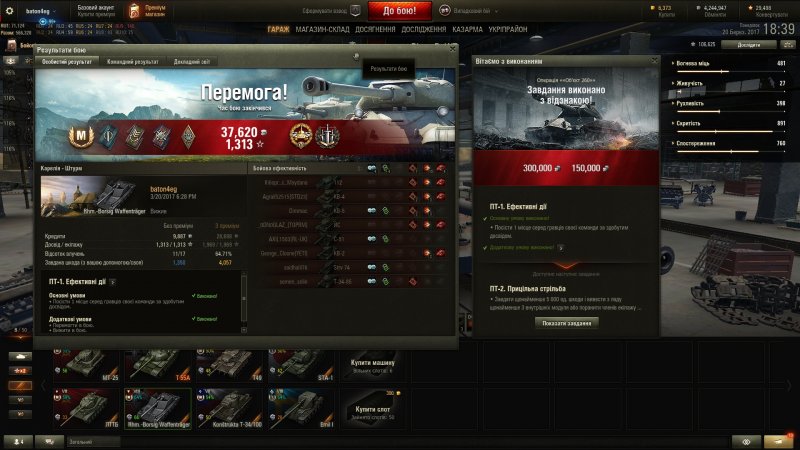The width and height of the screenshot is (800, 450).
Task: Go to the ДОСЯГНЕННЯ section
Action: [x=375, y=30]
